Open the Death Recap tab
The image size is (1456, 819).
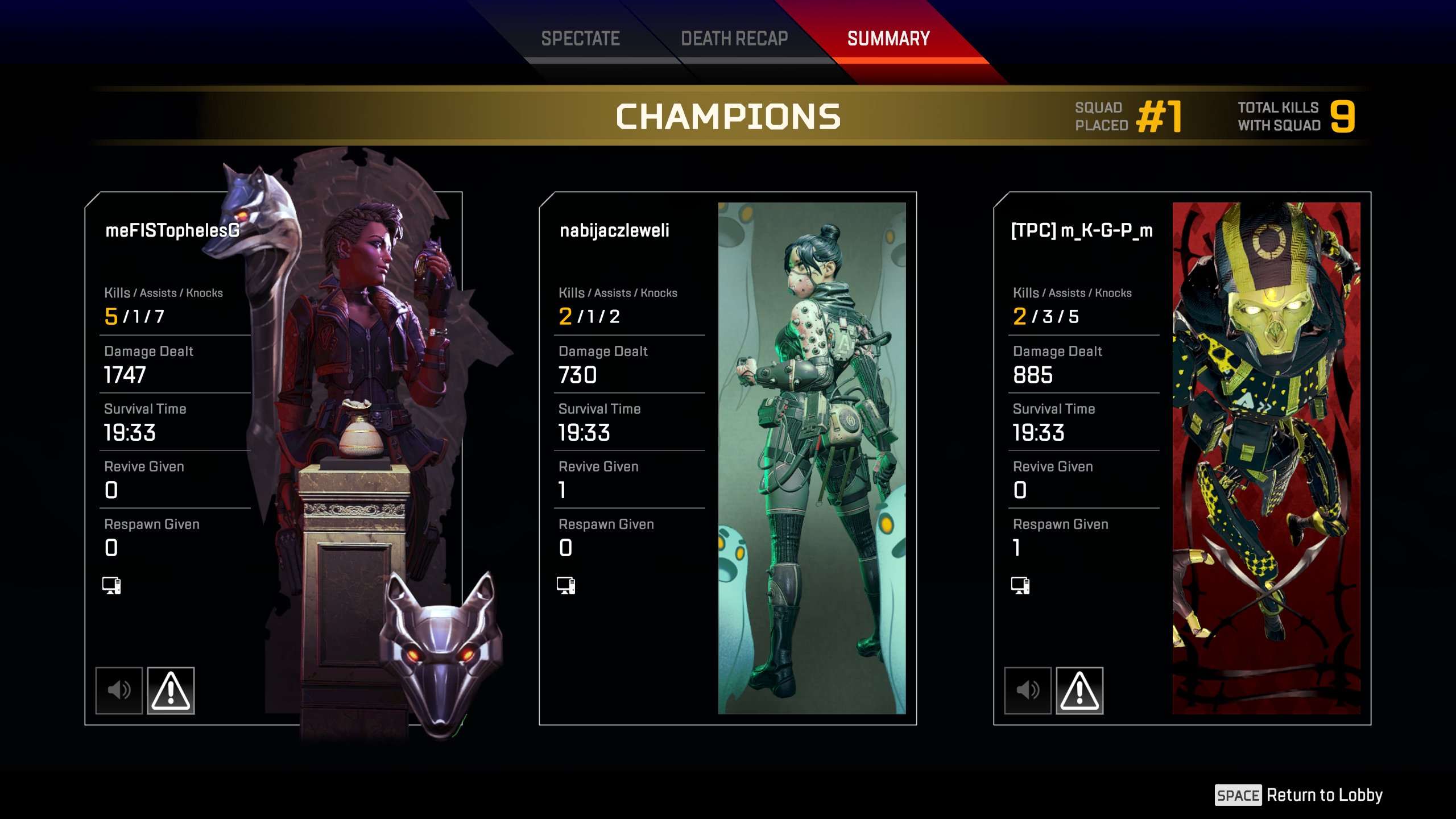coord(734,39)
